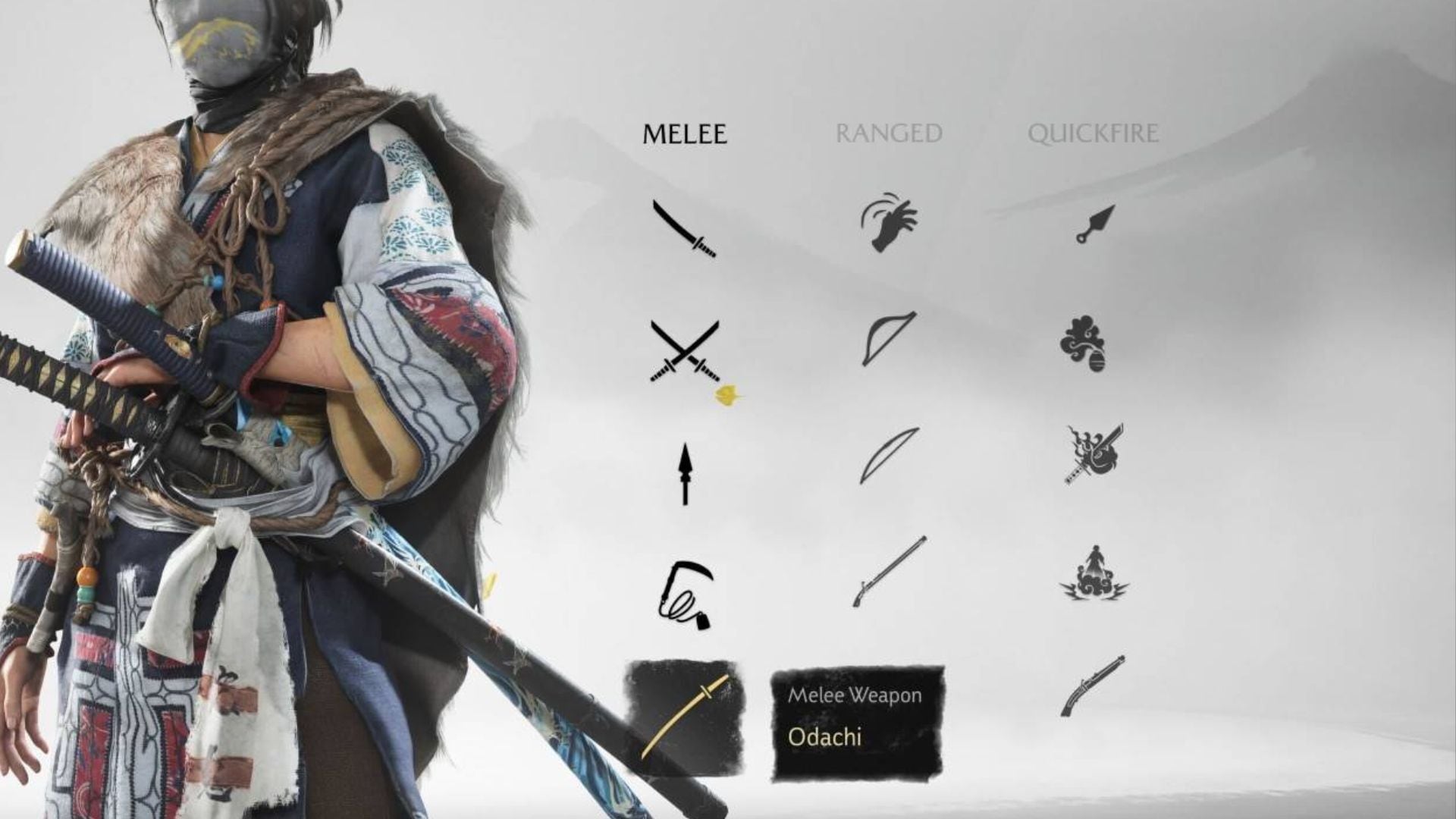The width and height of the screenshot is (1456, 819).
Task: Select the short pistol quickfire icon
Action: pyautogui.click(x=1092, y=686)
